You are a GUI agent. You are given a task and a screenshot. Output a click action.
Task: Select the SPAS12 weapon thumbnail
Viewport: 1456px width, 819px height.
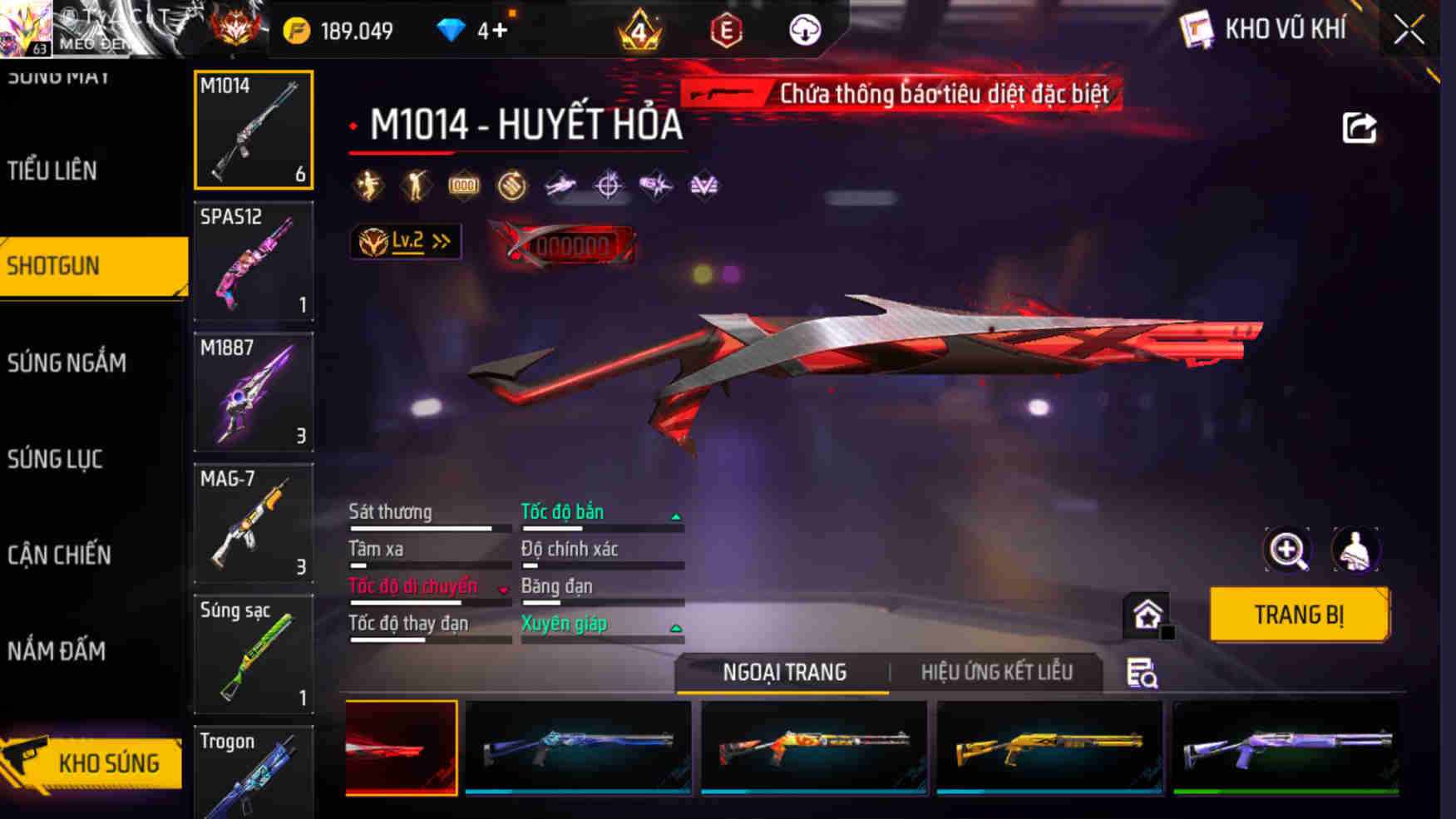click(x=254, y=264)
